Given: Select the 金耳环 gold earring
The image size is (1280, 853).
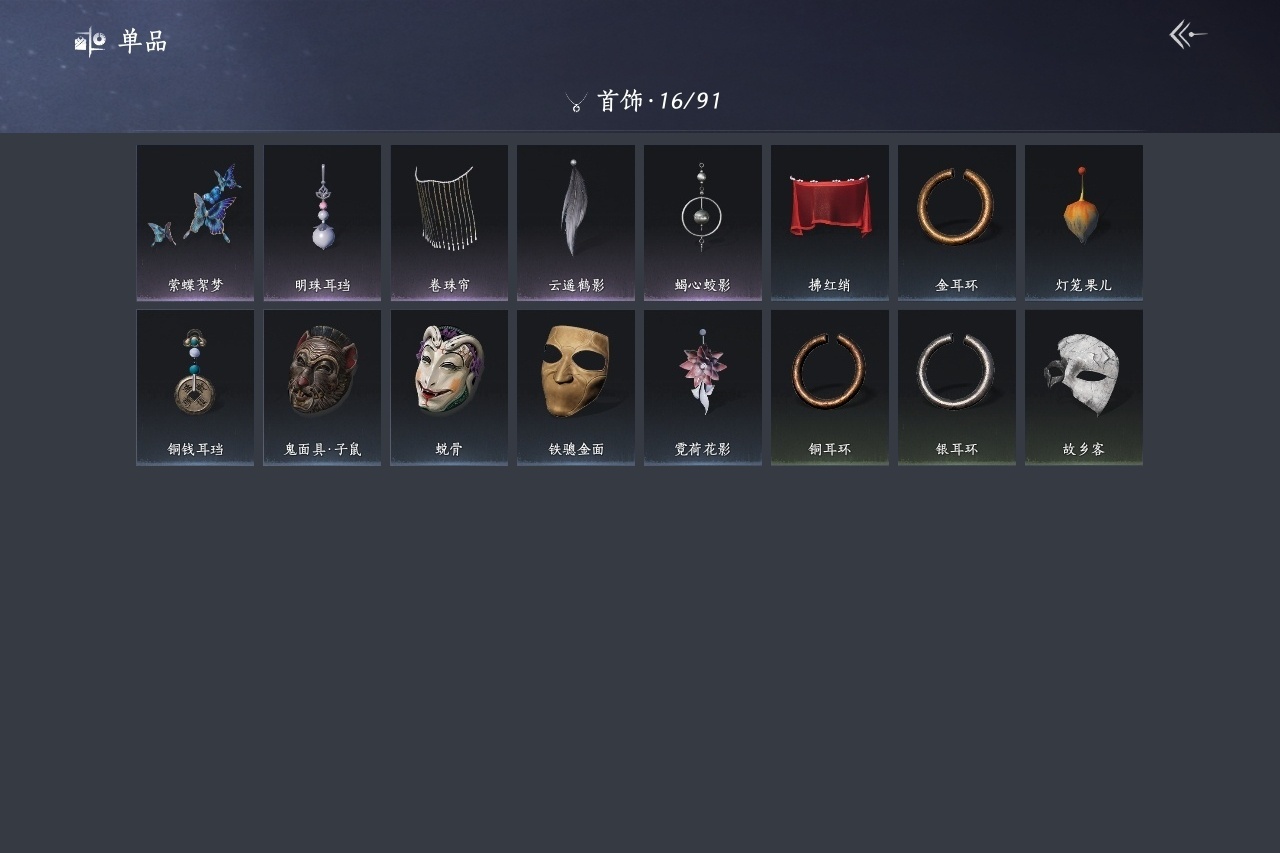Looking at the screenshot, I should (957, 222).
